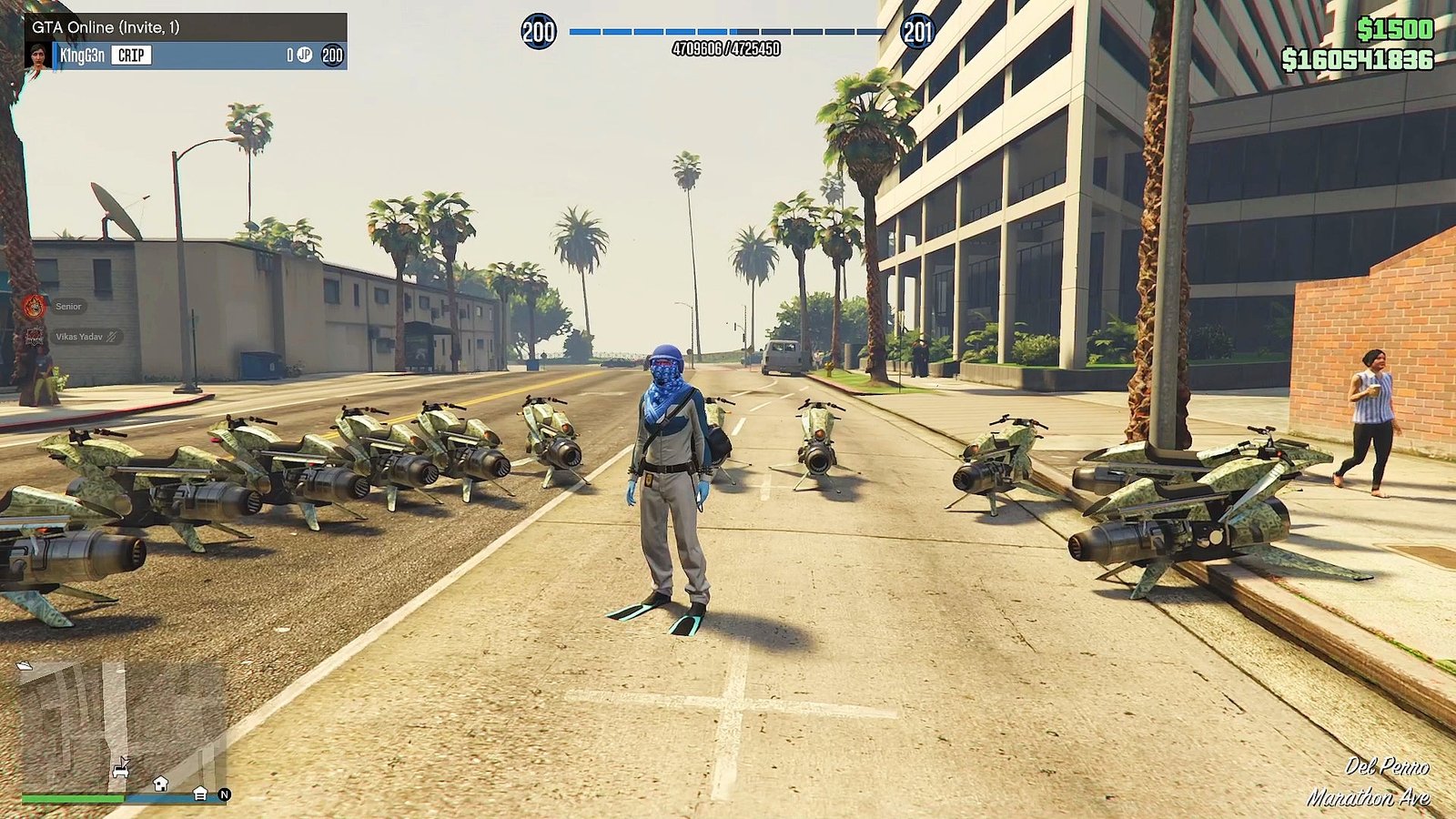Click the personal vehicle car blip
The height and width of the screenshot is (819, 1456).
click(x=119, y=771)
